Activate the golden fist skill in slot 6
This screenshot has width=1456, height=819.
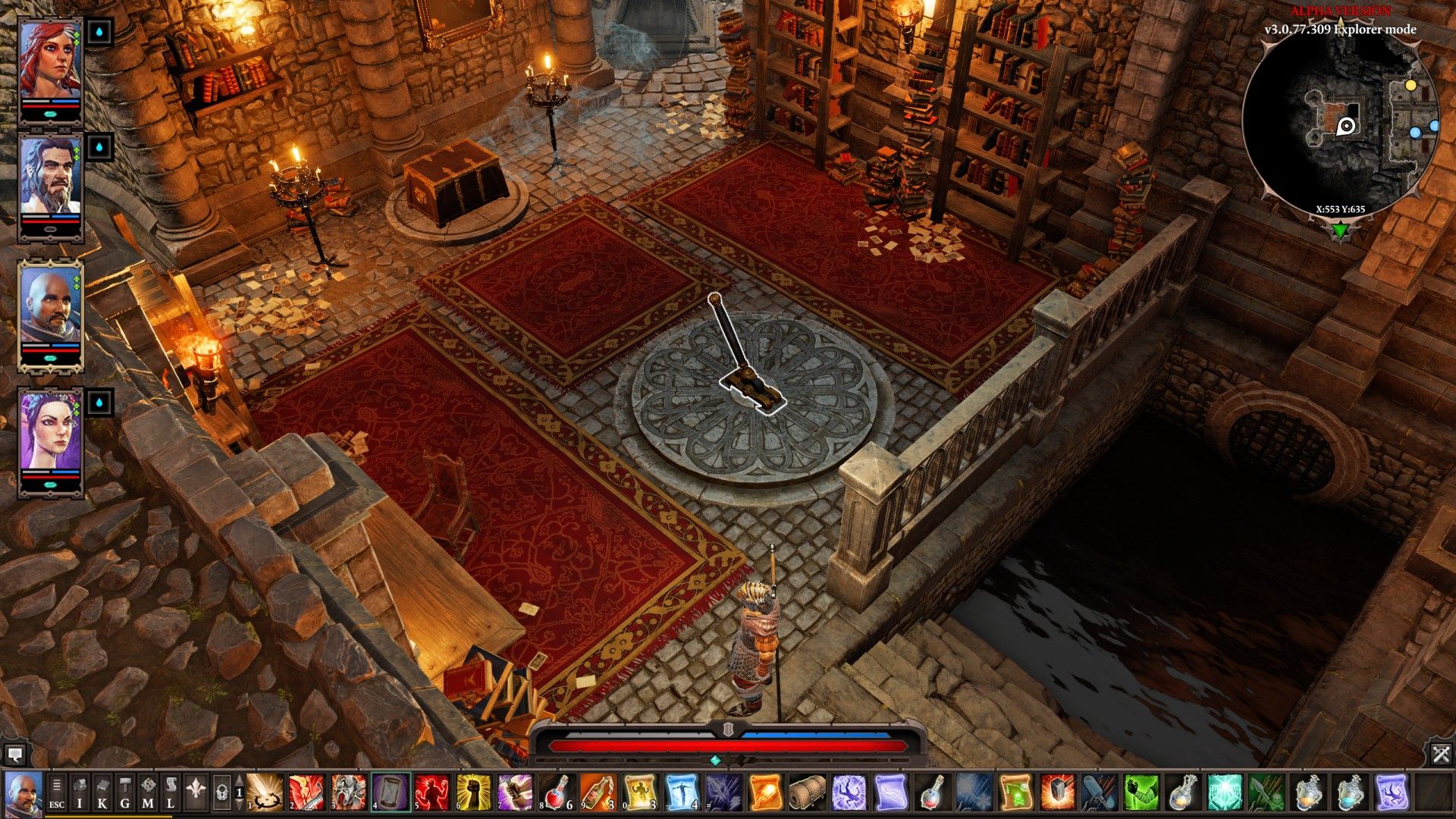click(475, 792)
